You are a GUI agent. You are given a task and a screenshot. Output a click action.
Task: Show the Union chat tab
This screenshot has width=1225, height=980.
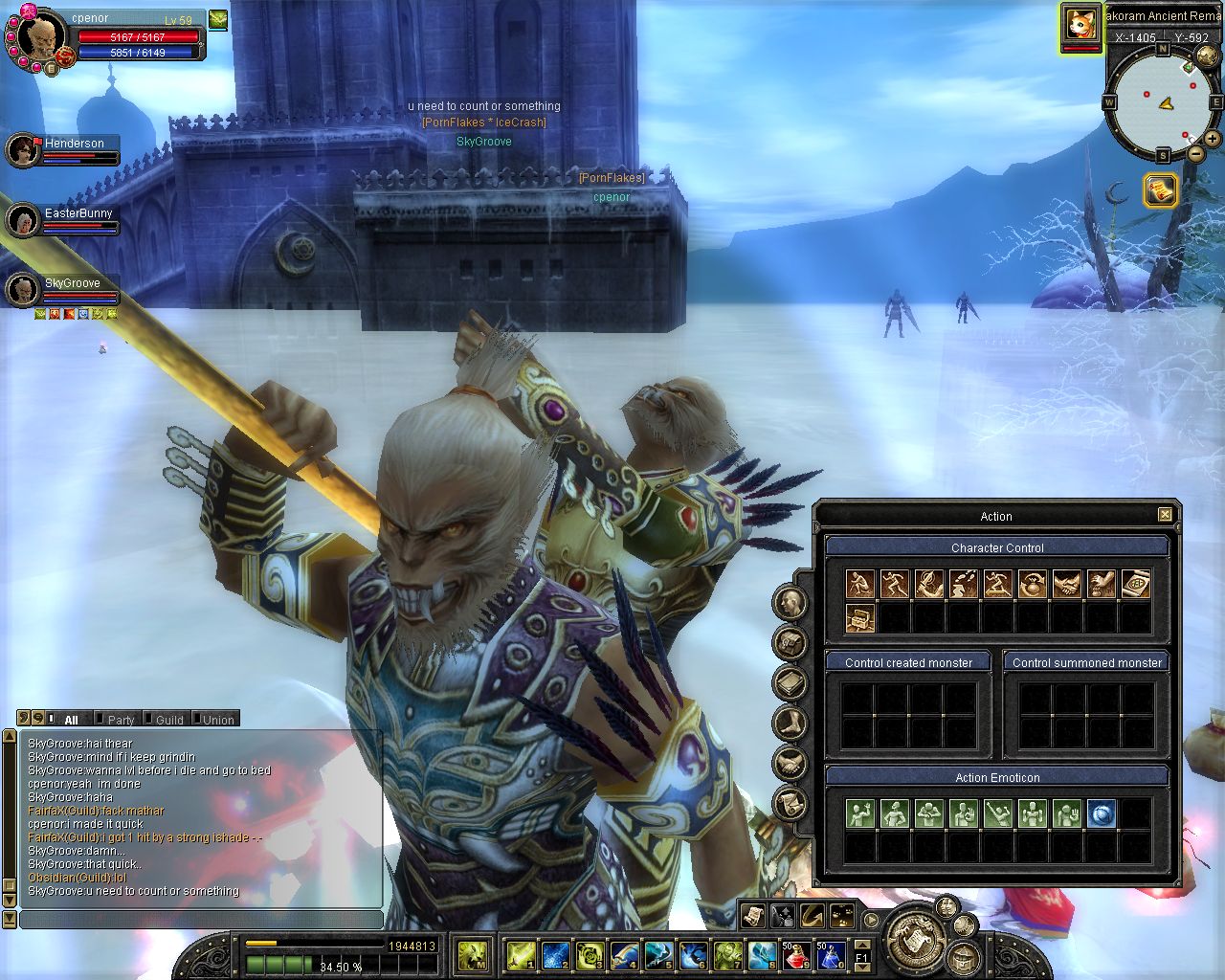pyautogui.click(x=217, y=720)
